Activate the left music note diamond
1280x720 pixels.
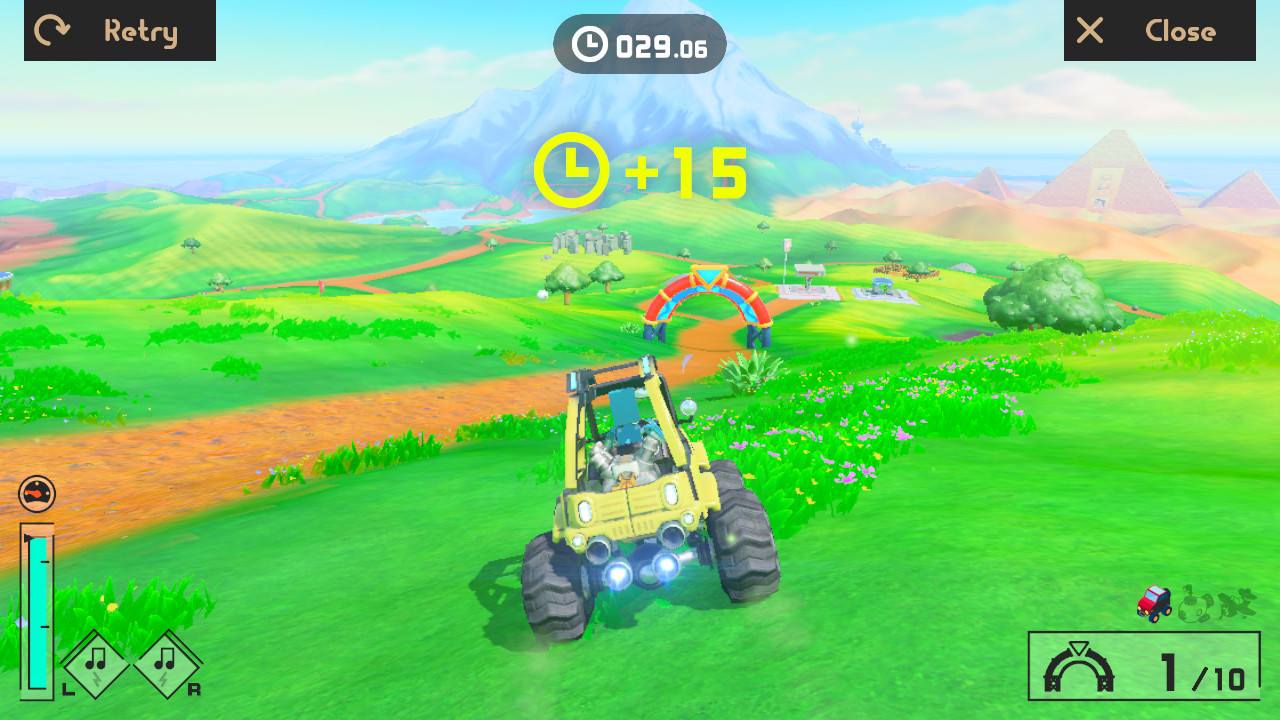[x=97, y=663]
